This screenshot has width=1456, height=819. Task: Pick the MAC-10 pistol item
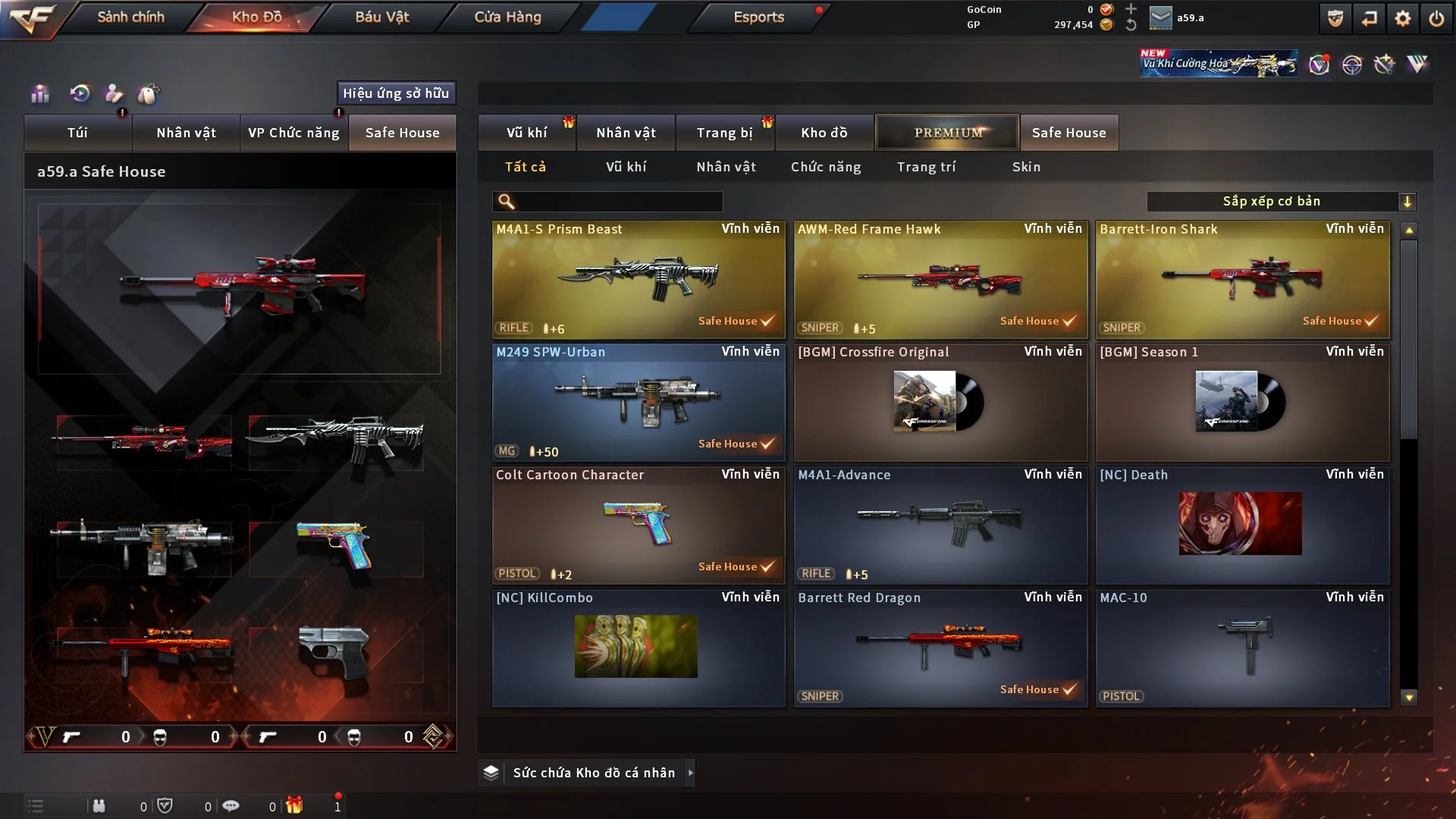coord(1242,648)
